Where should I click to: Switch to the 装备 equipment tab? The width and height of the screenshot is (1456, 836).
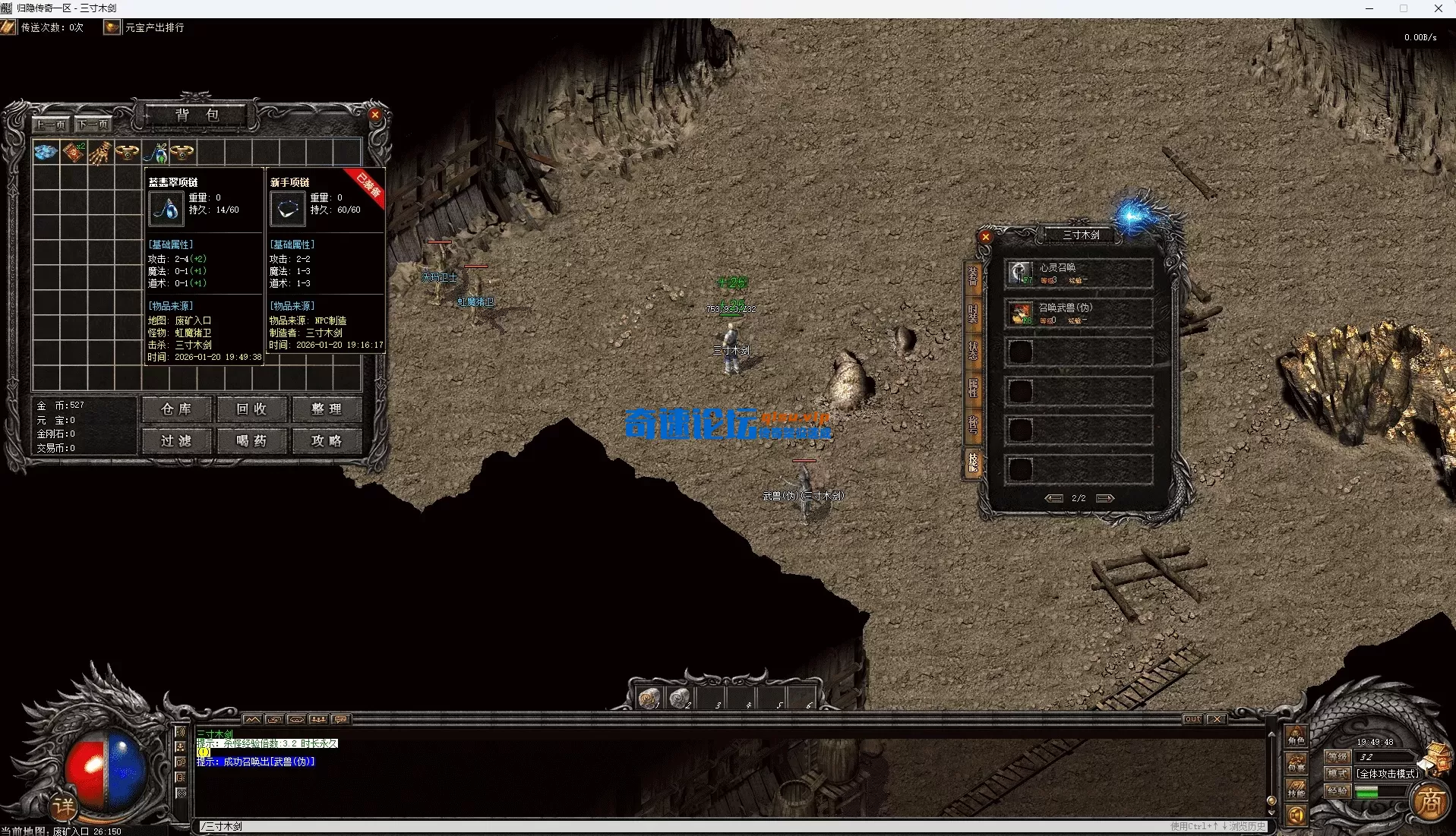(x=972, y=276)
